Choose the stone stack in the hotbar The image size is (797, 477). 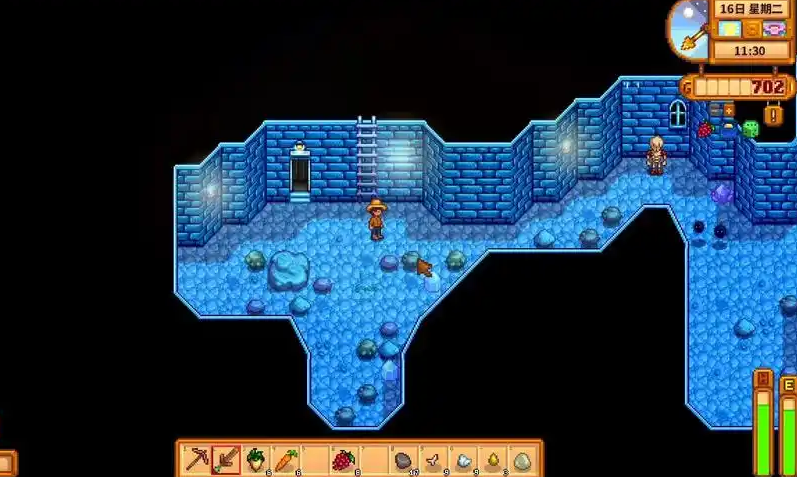click(403, 460)
